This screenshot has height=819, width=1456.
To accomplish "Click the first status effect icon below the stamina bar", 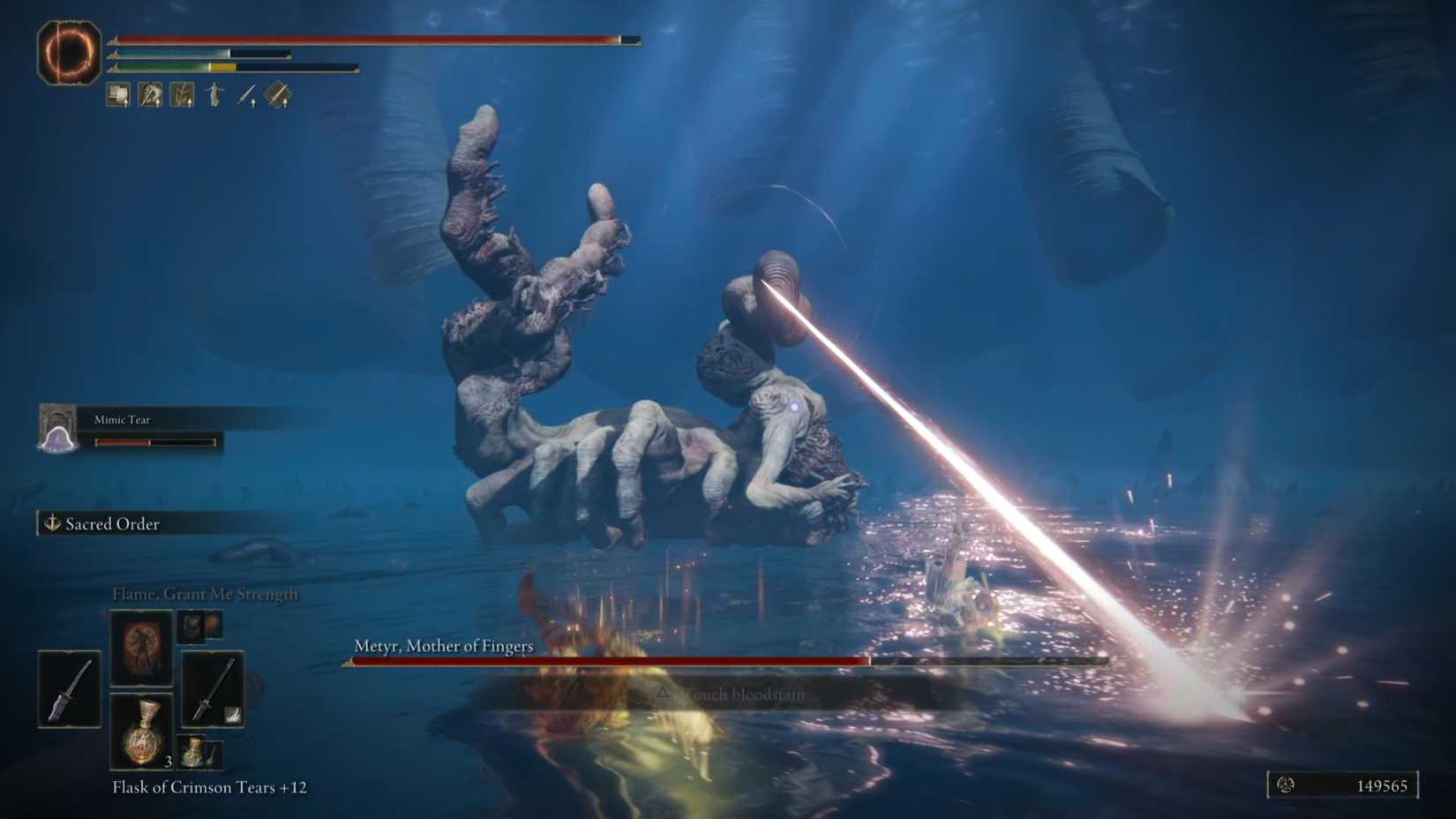I will coord(117,94).
